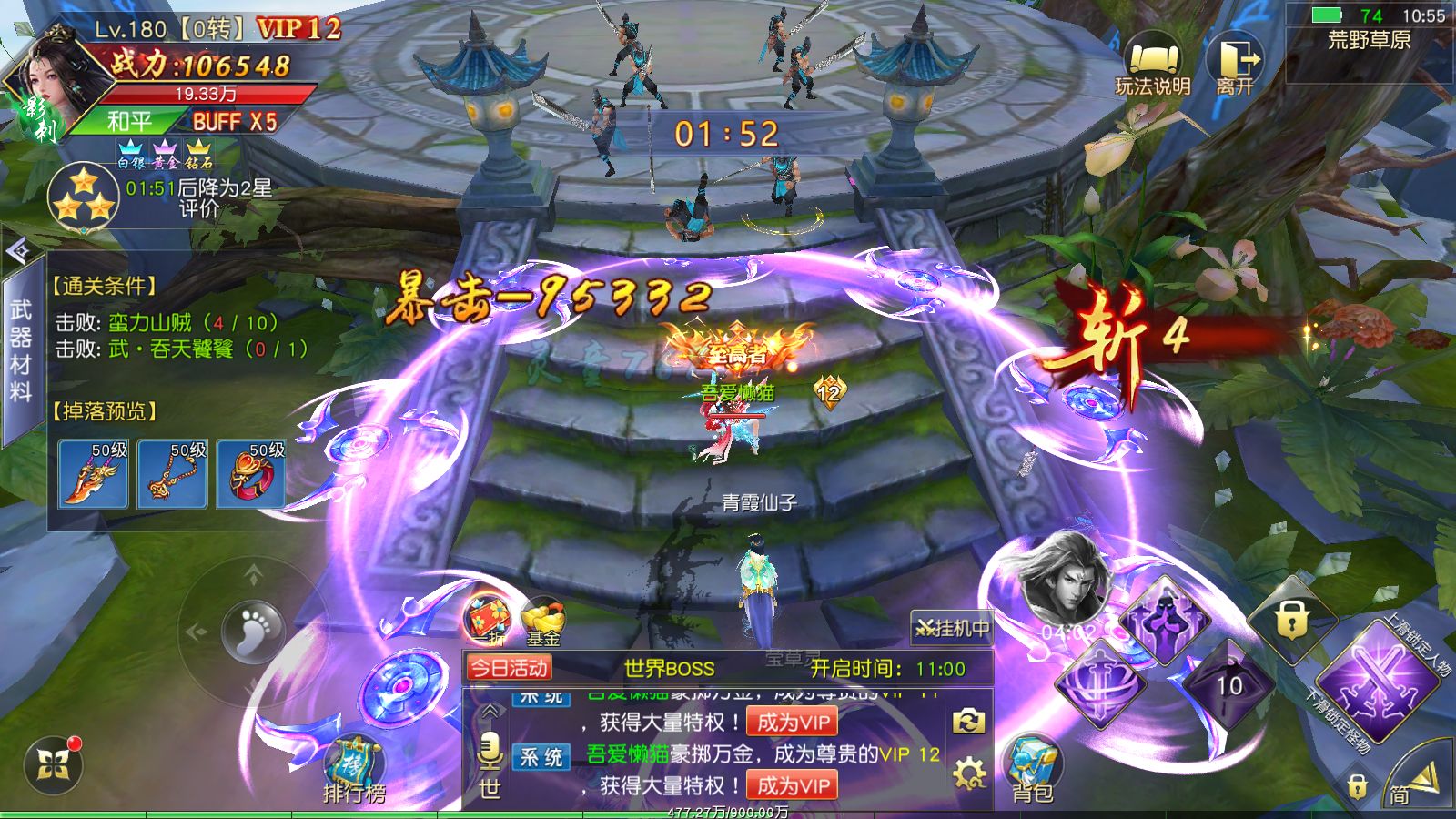The image size is (1456, 819).
Task: Open the 背包 backpack
Action: click(x=1033, y=770)
